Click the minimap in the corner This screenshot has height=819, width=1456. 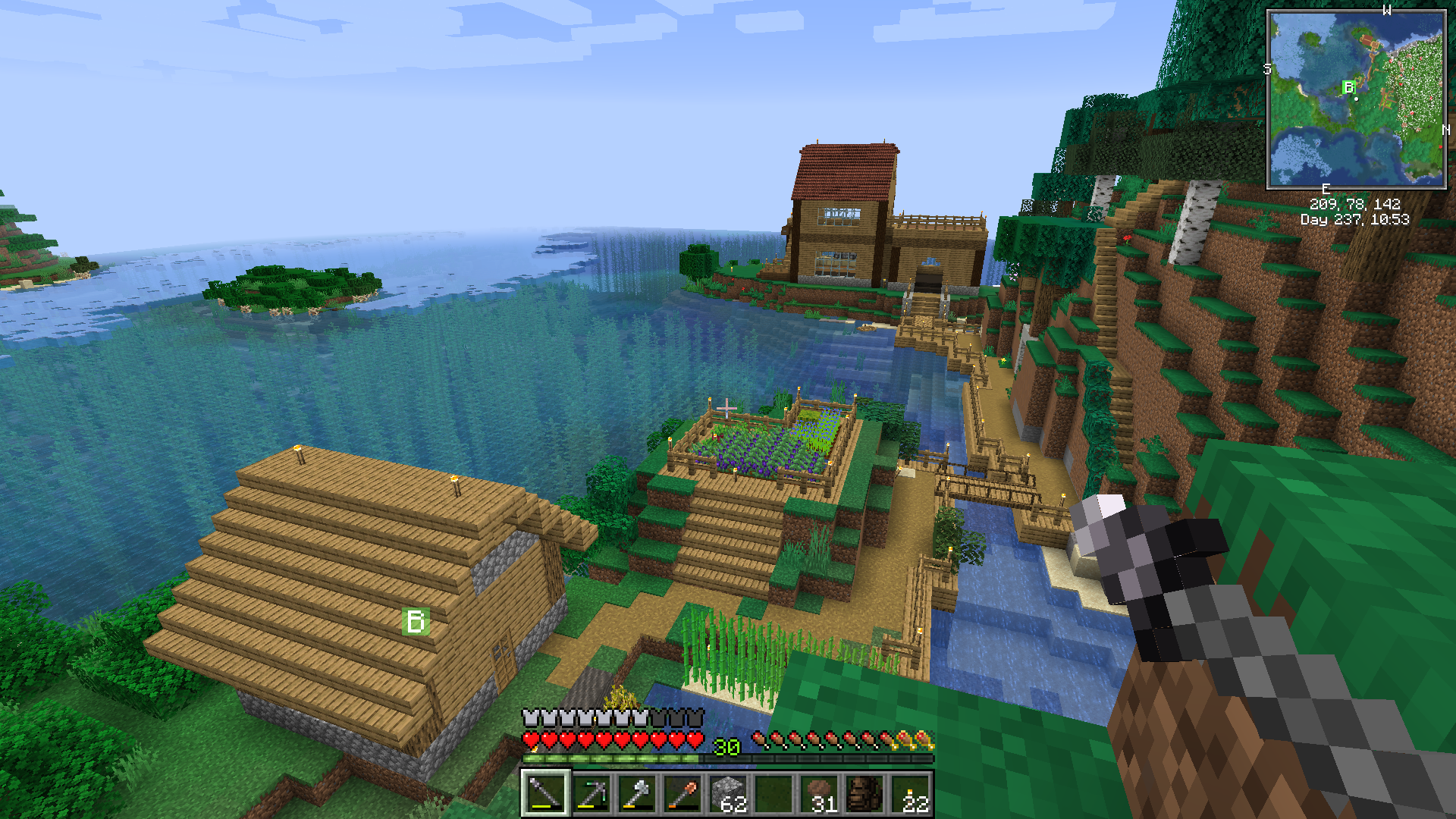click(1357, 99)
